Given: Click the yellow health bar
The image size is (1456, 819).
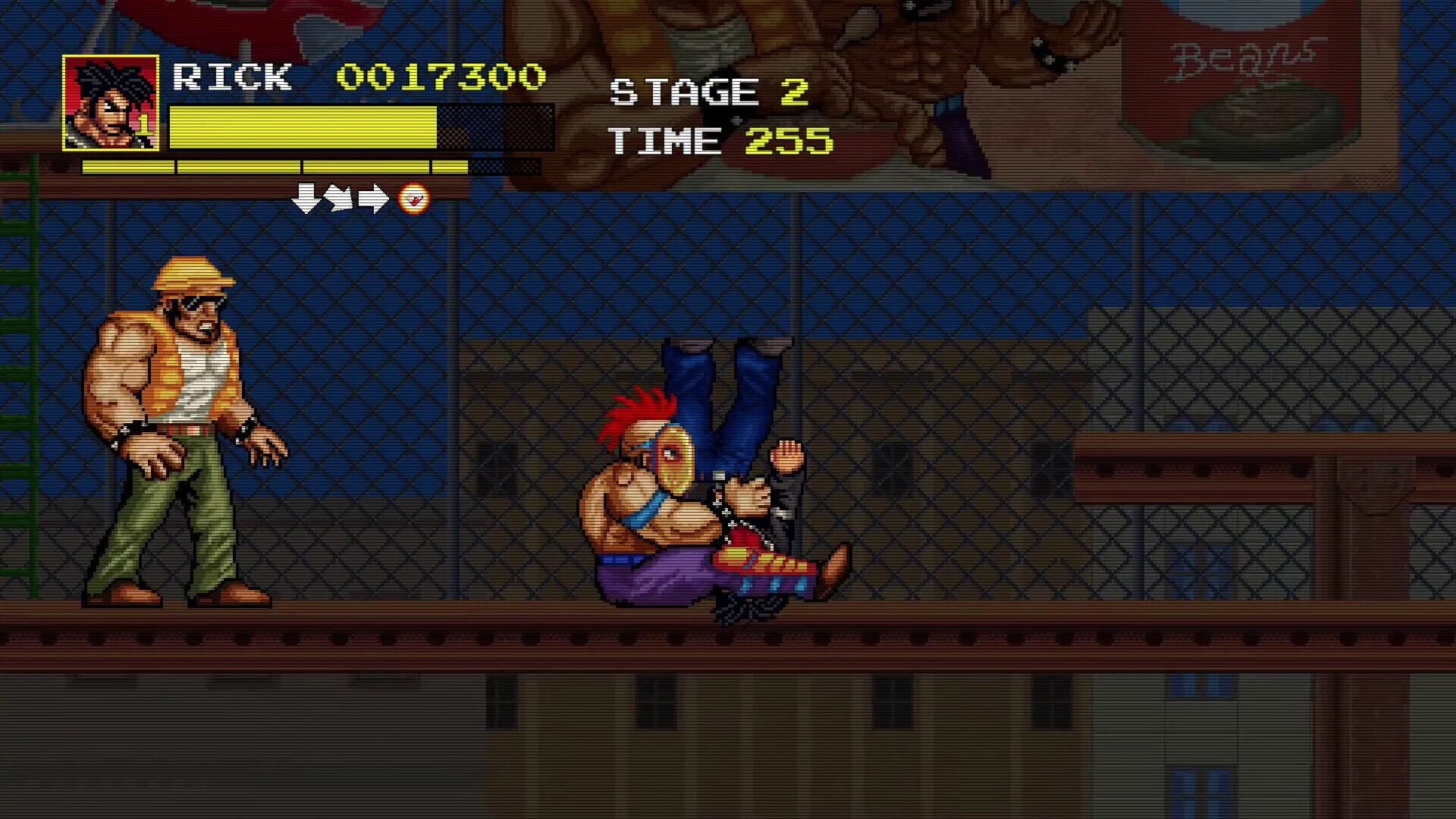Looking at the screenshot, I should pyautogui.click(x=303, y=129).
